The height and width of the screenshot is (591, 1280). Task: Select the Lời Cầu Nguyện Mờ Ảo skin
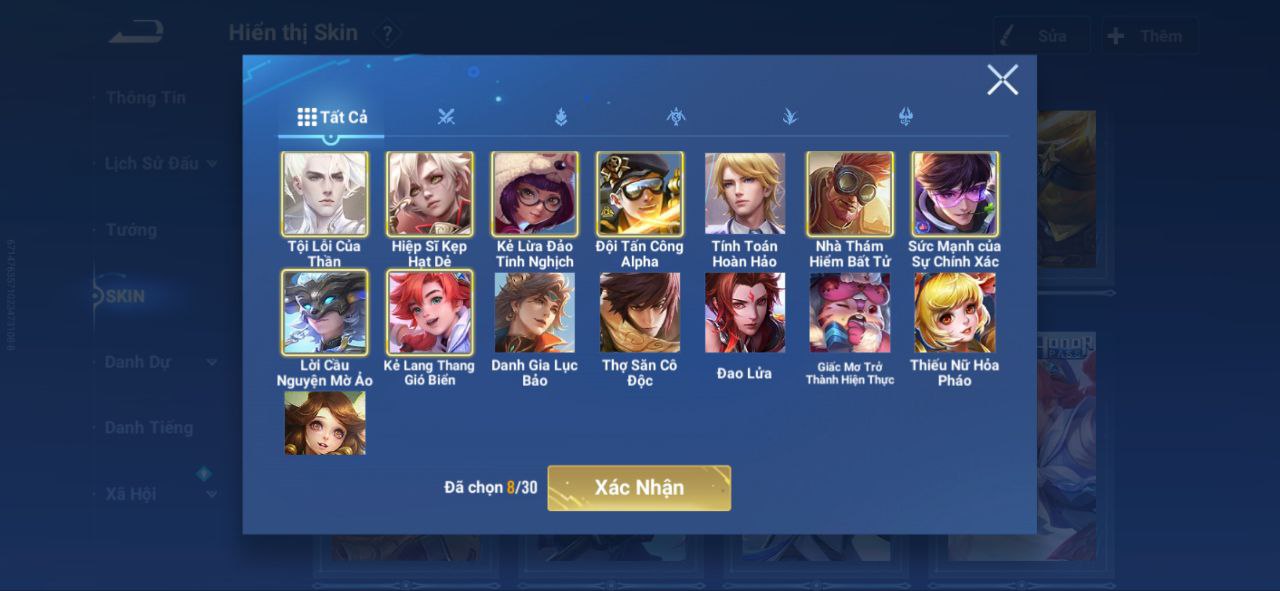(x=324, y=312)
